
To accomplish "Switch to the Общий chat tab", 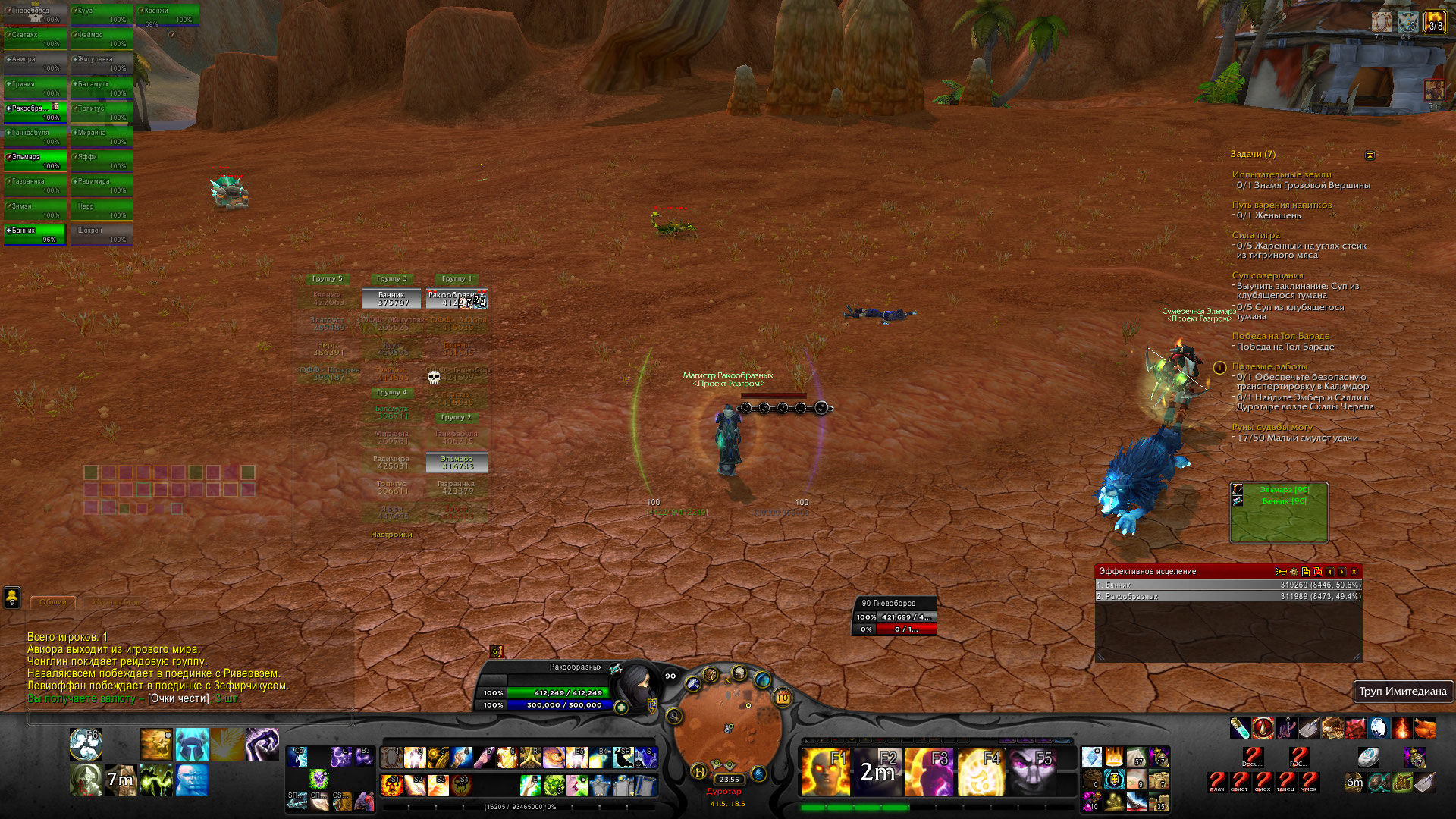I will tap(53, 602).
